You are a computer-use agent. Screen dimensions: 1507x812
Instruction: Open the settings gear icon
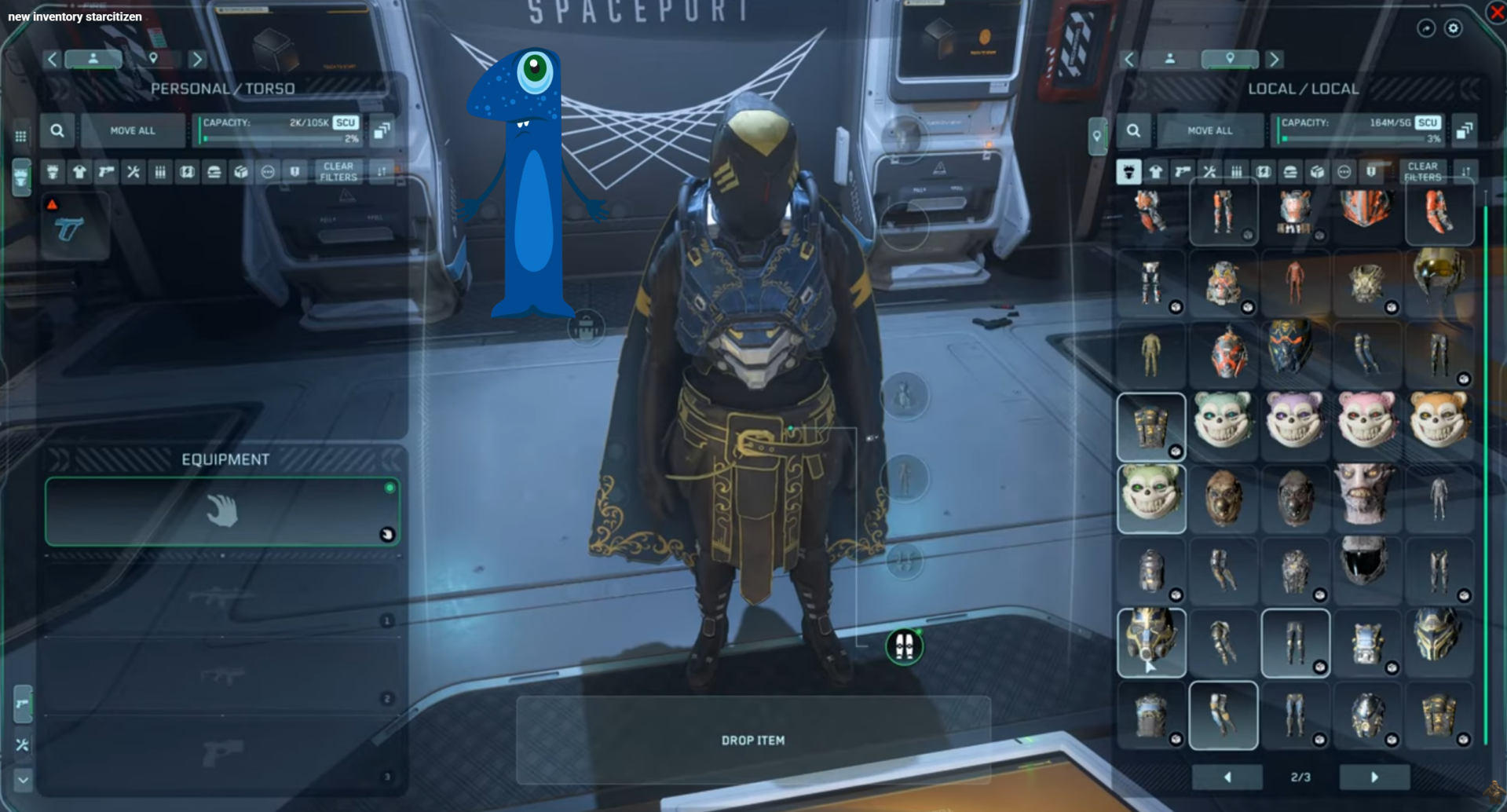(x=1454, y=28)
